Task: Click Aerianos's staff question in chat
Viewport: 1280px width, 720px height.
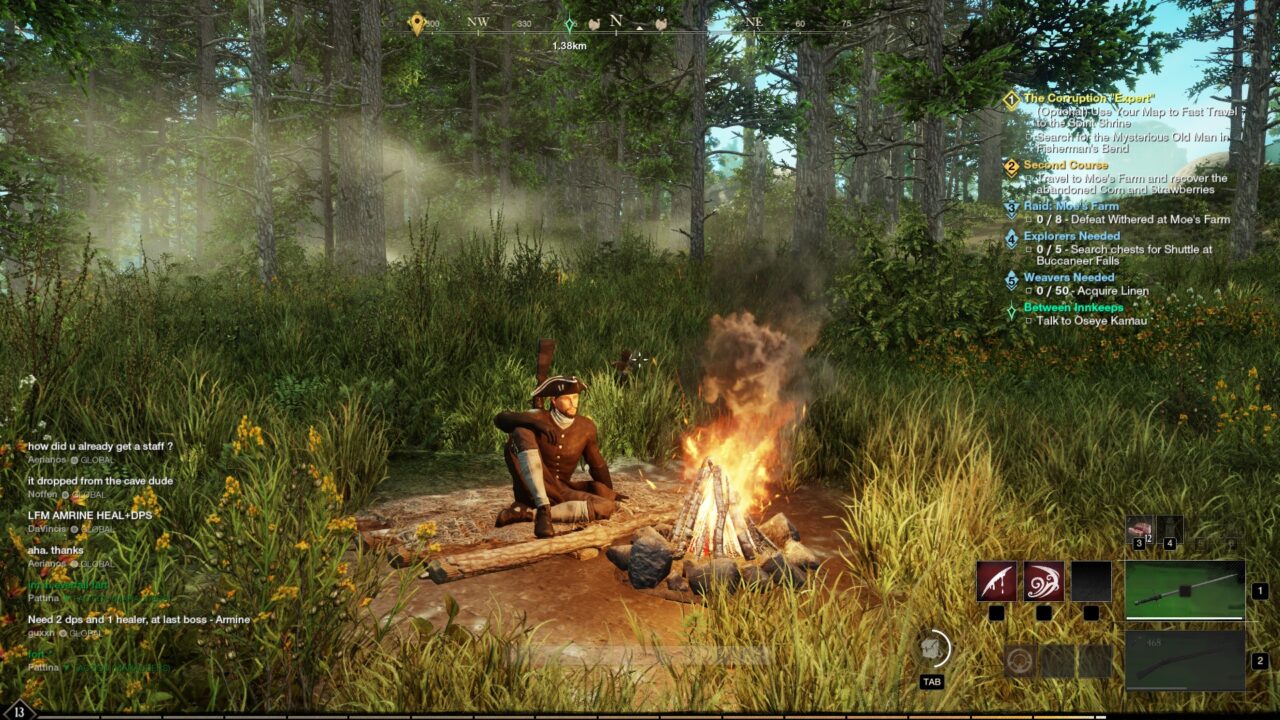Action: pyautogui.click(x=100, y=446)
